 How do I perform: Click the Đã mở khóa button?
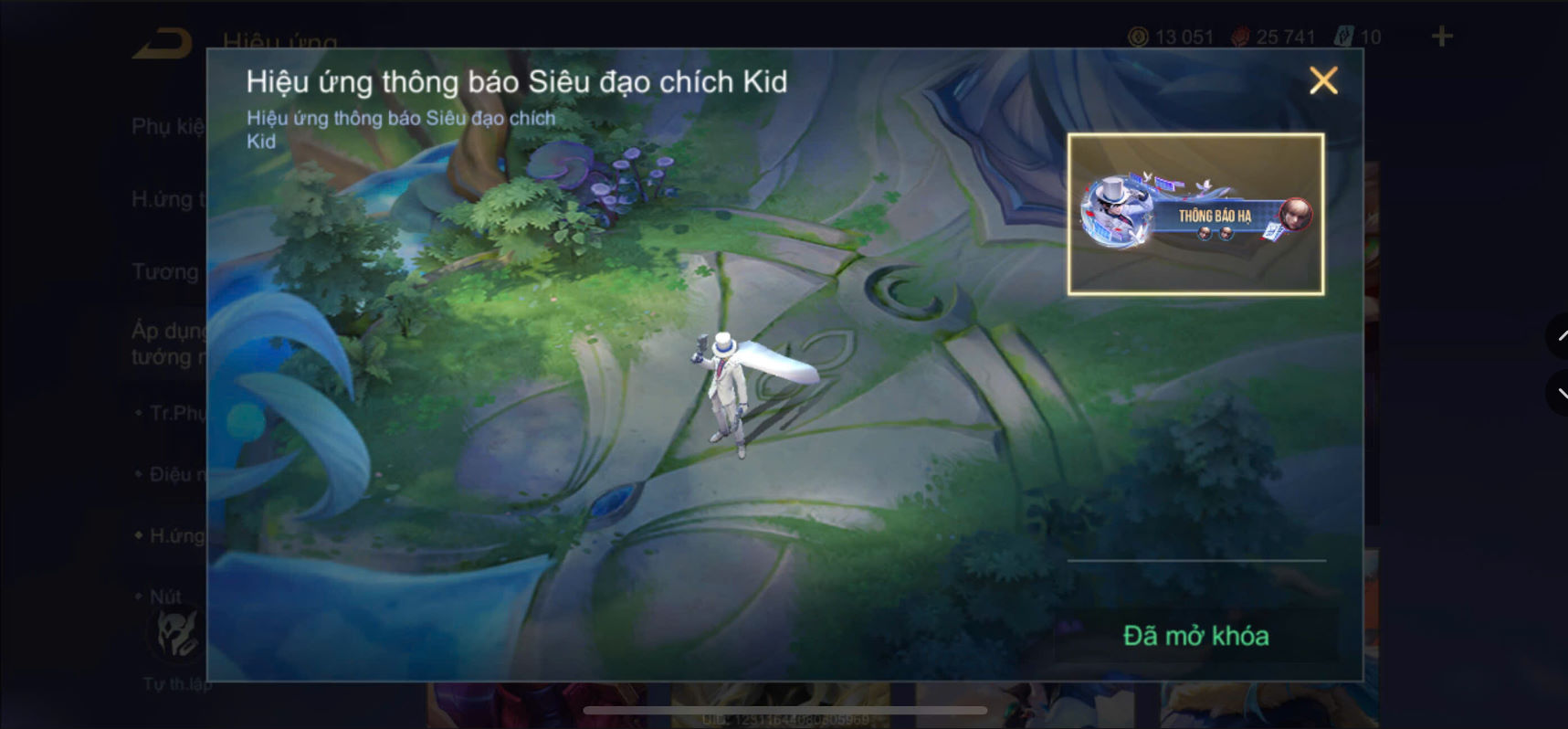pos(1196,634)
